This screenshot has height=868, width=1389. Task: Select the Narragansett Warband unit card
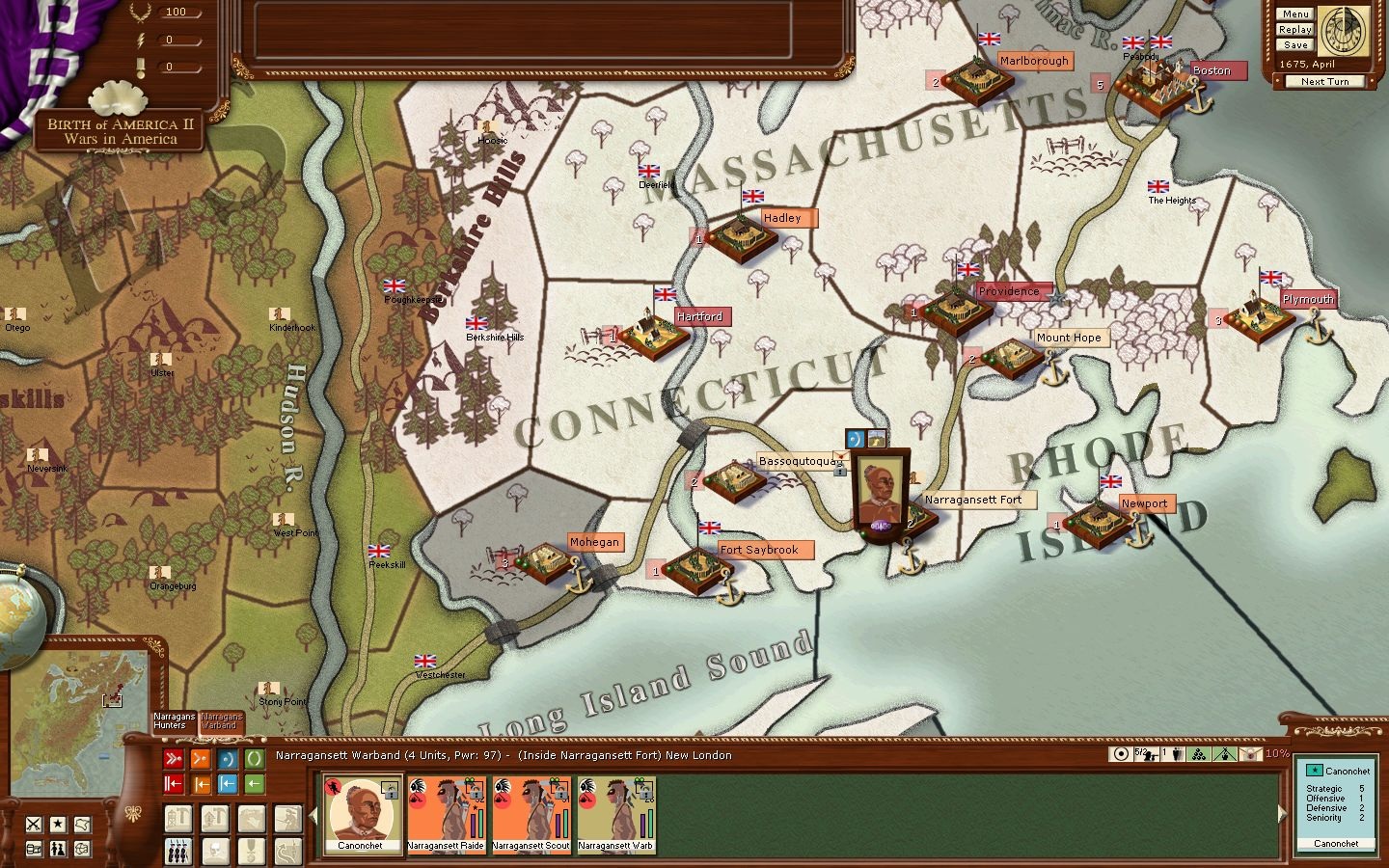[x=615, y=815]
